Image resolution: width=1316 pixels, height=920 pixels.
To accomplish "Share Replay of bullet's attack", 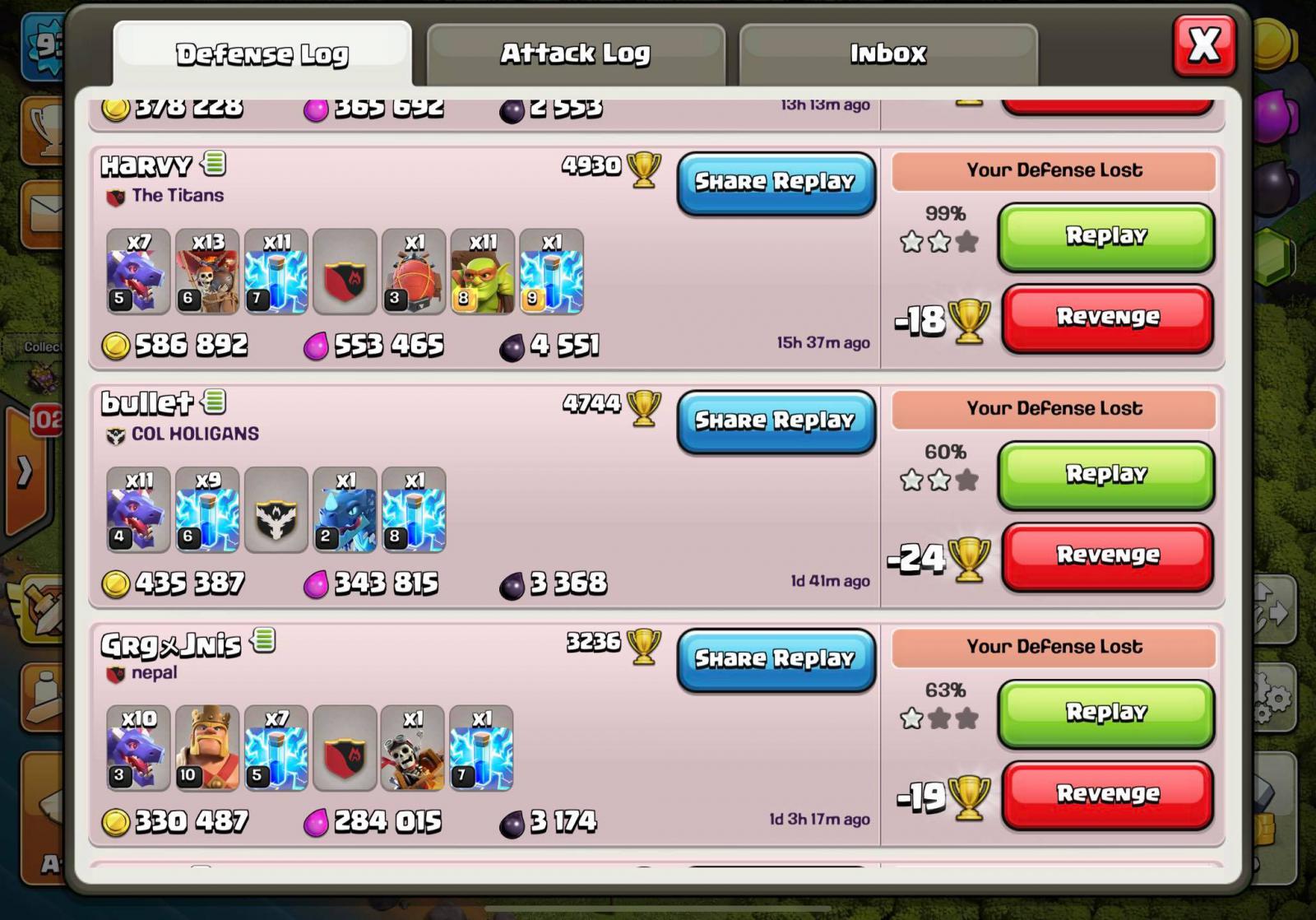I will (x=776, y=421).
